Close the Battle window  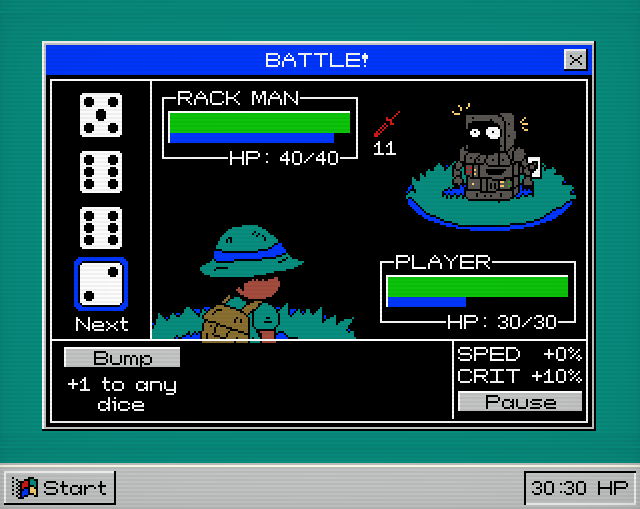tap(575, 60)
